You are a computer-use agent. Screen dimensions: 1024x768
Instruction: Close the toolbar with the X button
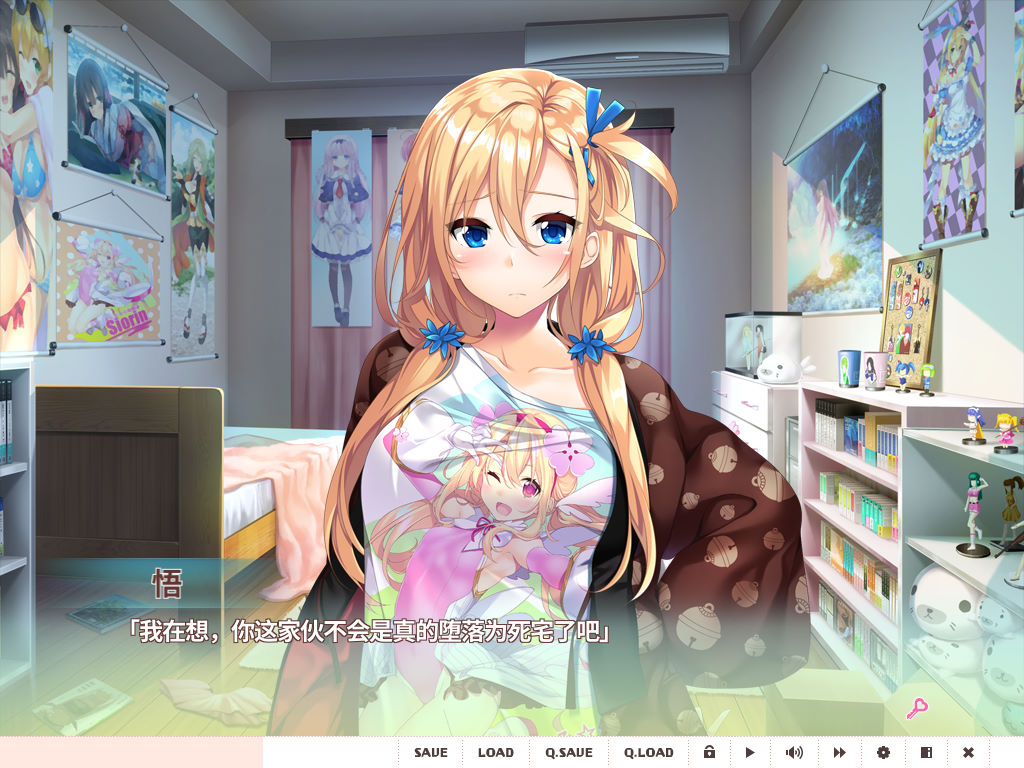968,752
